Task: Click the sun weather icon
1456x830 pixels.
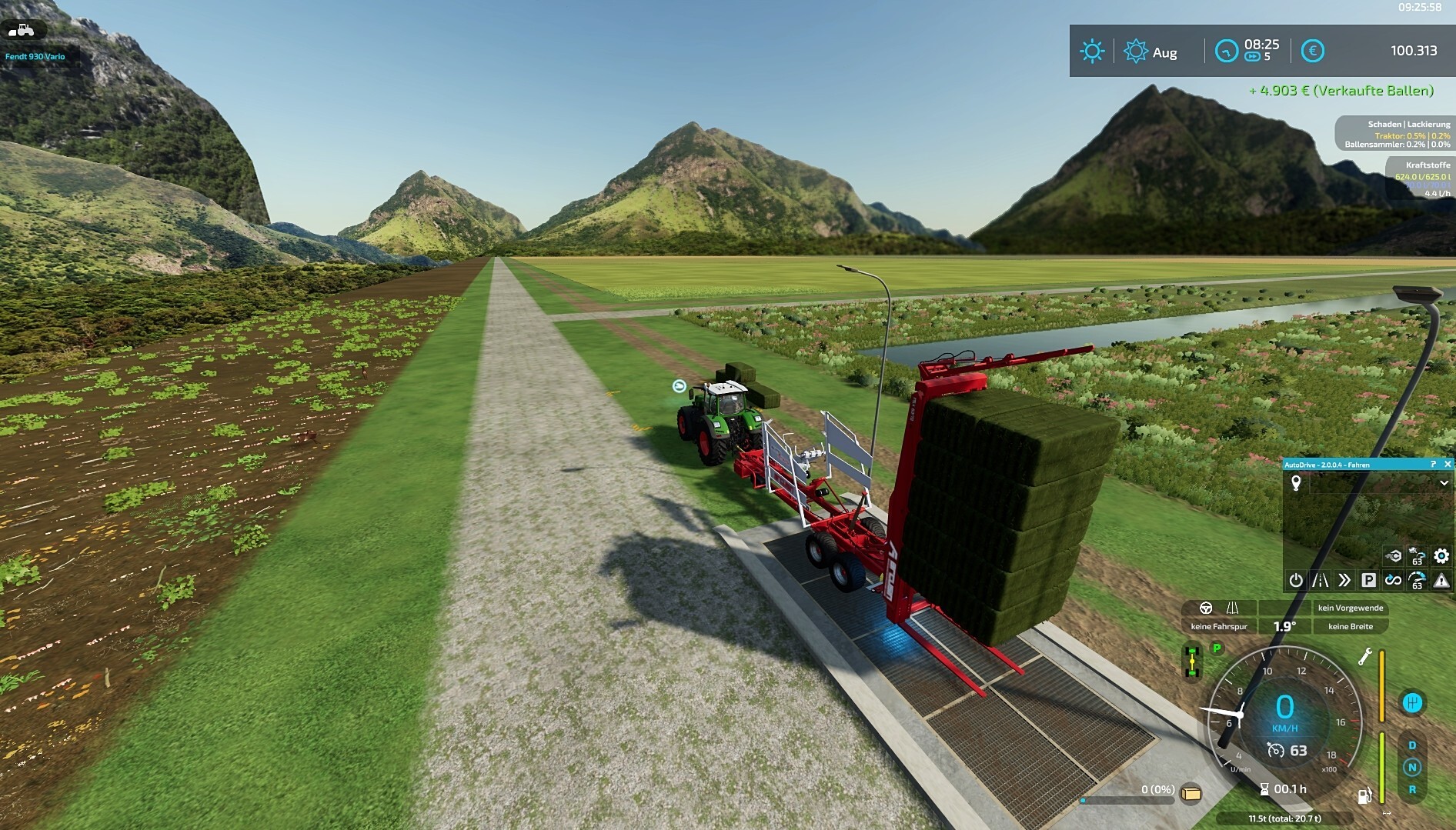Action: pyautogui.click(x=1092, y=52)
